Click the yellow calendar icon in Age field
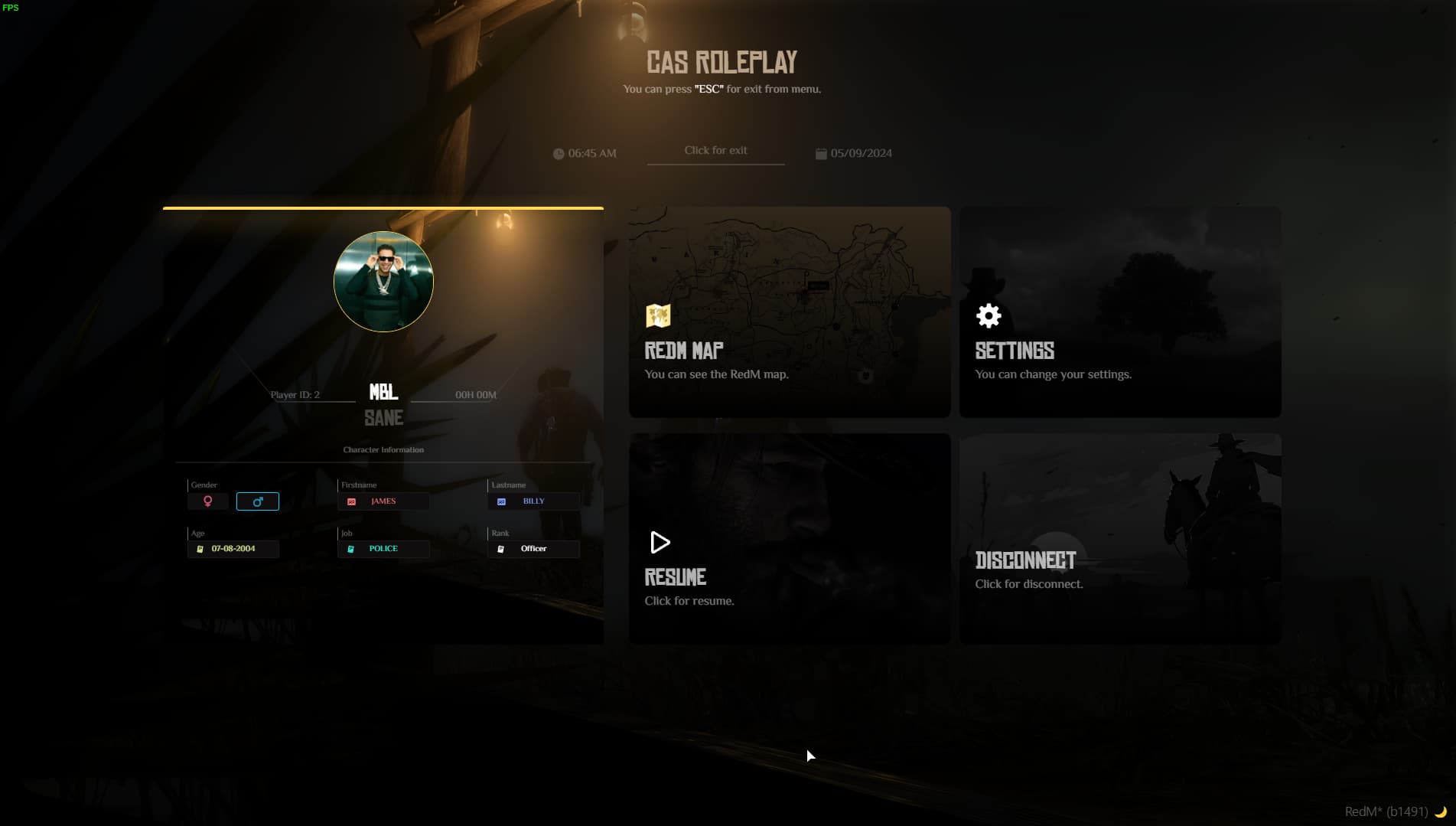The image size is (1456, 826). pos(200,549)
